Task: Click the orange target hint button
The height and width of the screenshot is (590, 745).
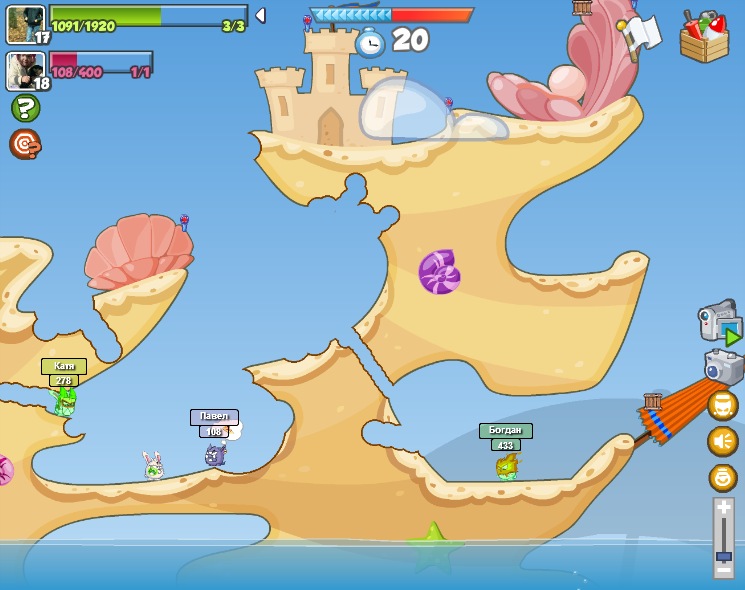Action: [25, 144]
